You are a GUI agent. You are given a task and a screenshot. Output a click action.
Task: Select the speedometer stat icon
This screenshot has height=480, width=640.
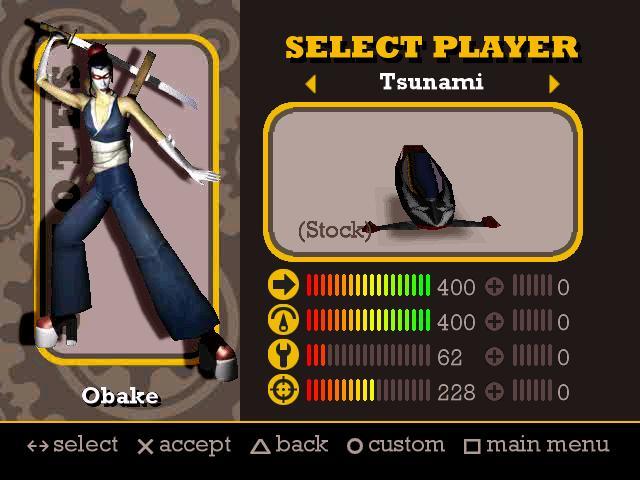284,321
